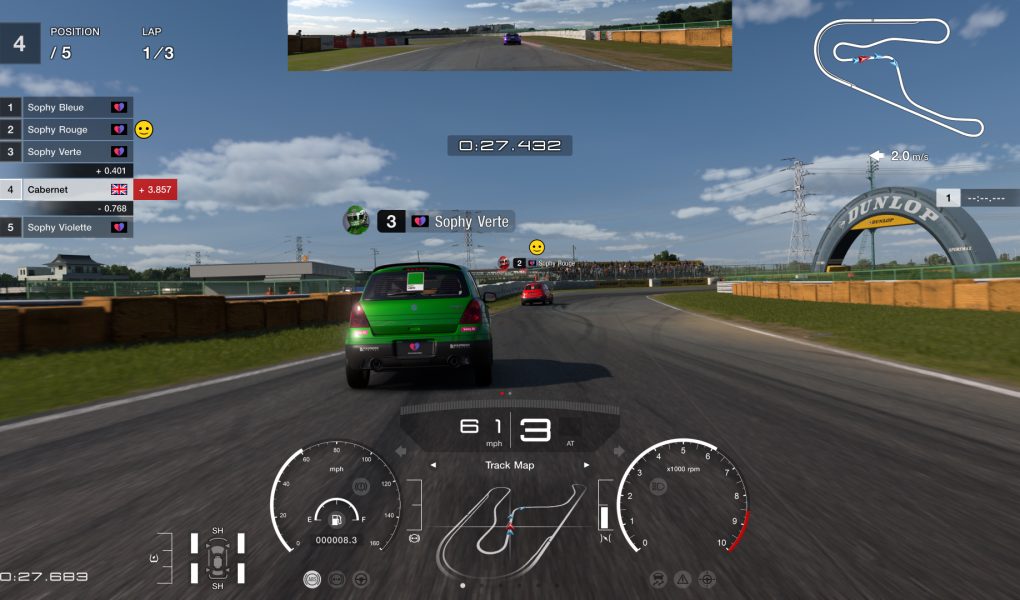Click the hazard warning triangle icon

point(683,579)
